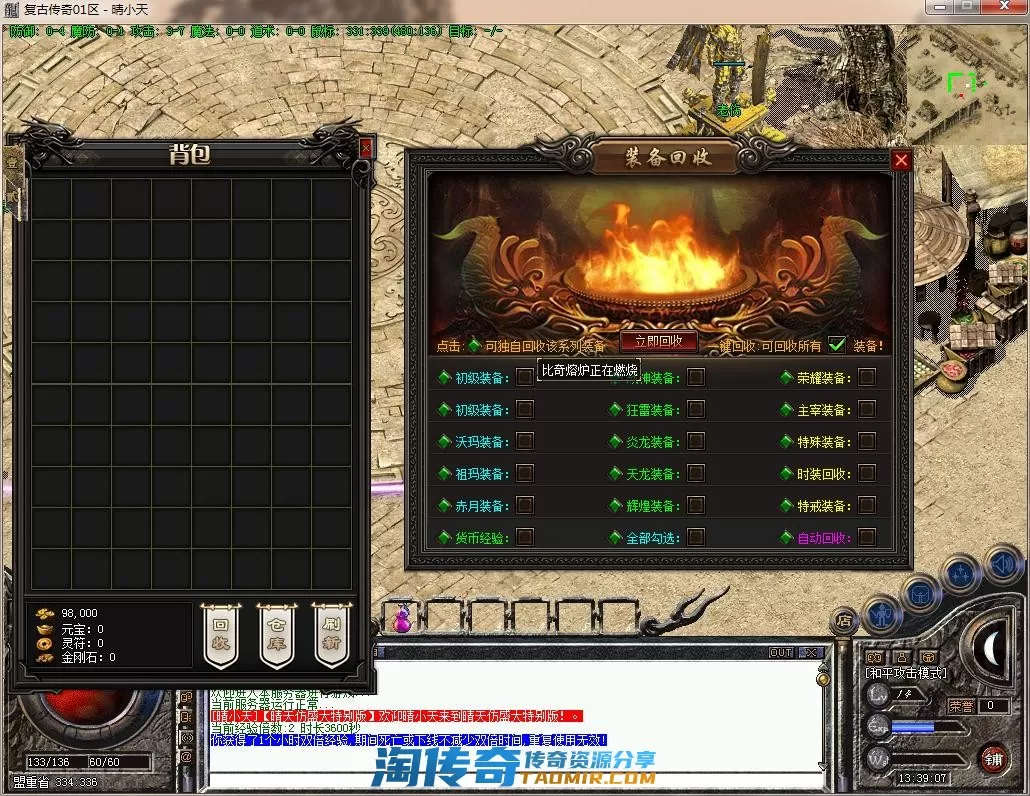Tick the 祖玛装备 checkbox

[525, 474]
